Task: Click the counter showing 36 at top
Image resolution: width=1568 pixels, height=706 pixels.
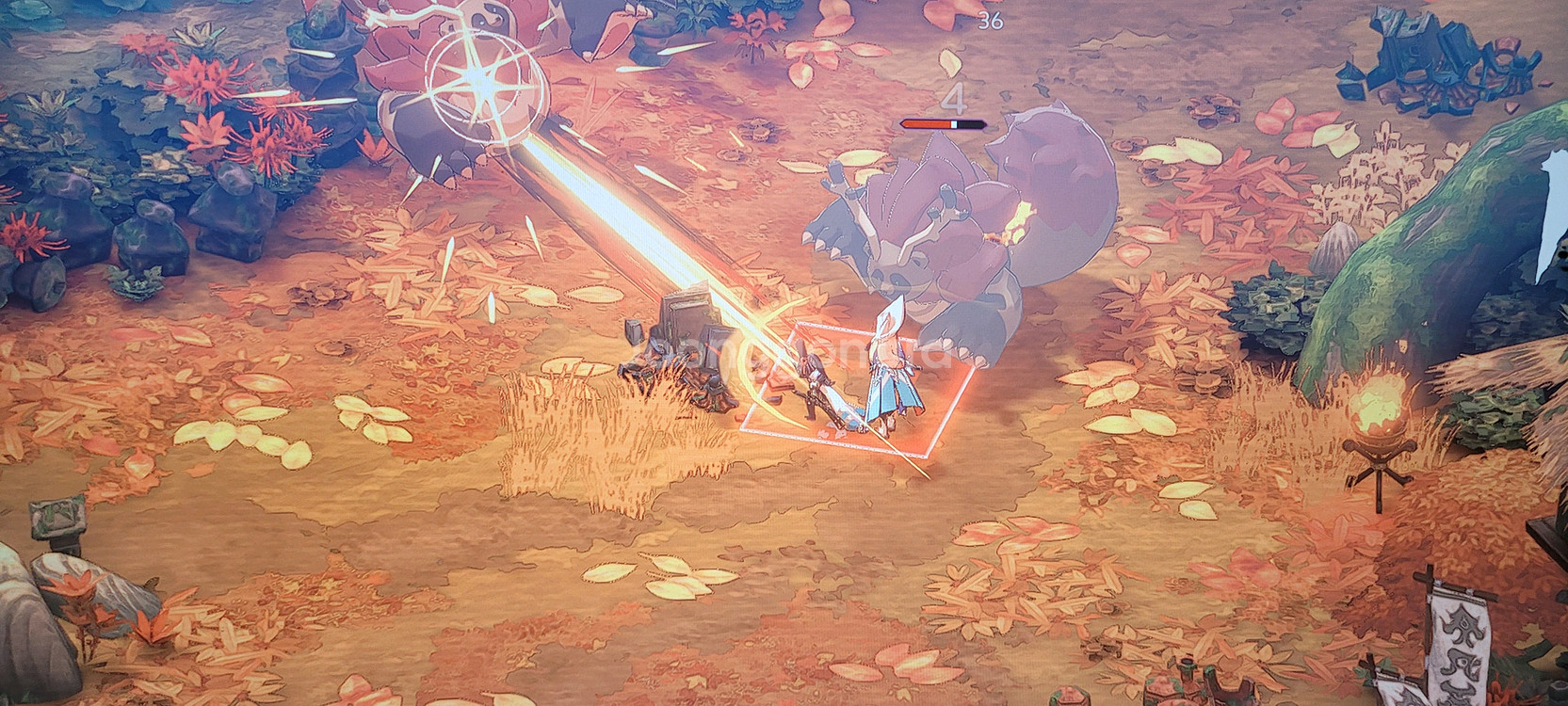Action: point(990,19)
